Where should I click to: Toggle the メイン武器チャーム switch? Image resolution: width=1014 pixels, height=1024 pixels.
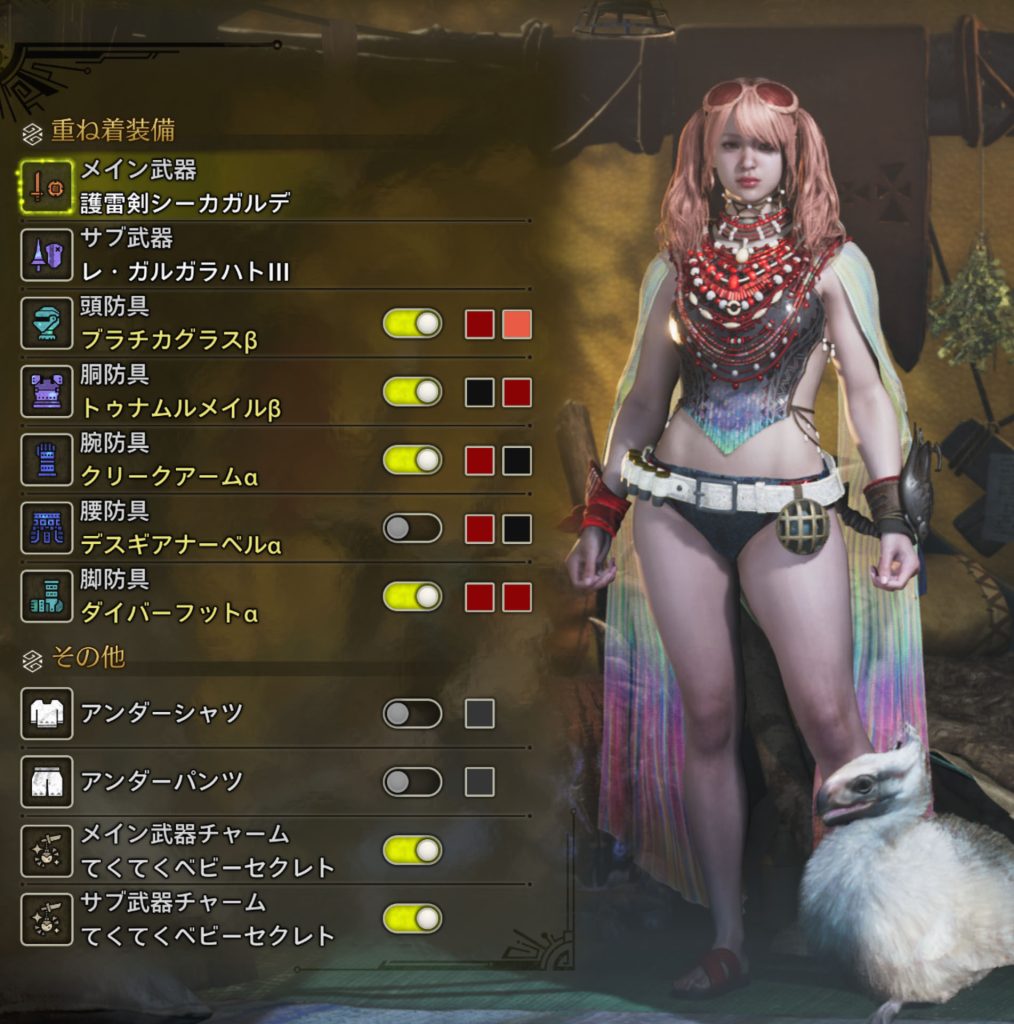pyautogui.click(x=412, y=850)
